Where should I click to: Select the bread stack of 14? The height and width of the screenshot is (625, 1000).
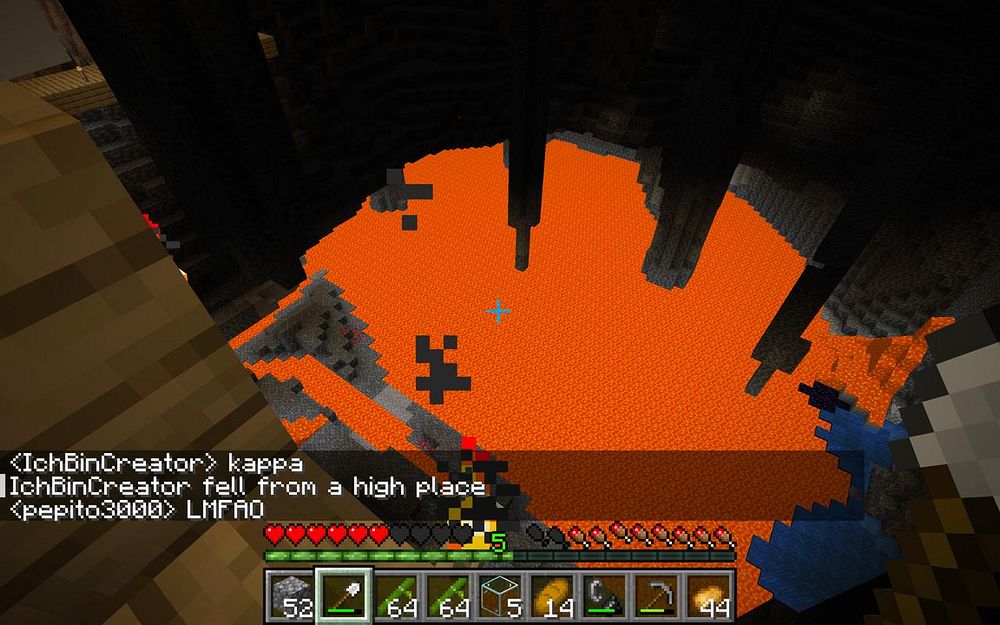(x=550, y=595)
